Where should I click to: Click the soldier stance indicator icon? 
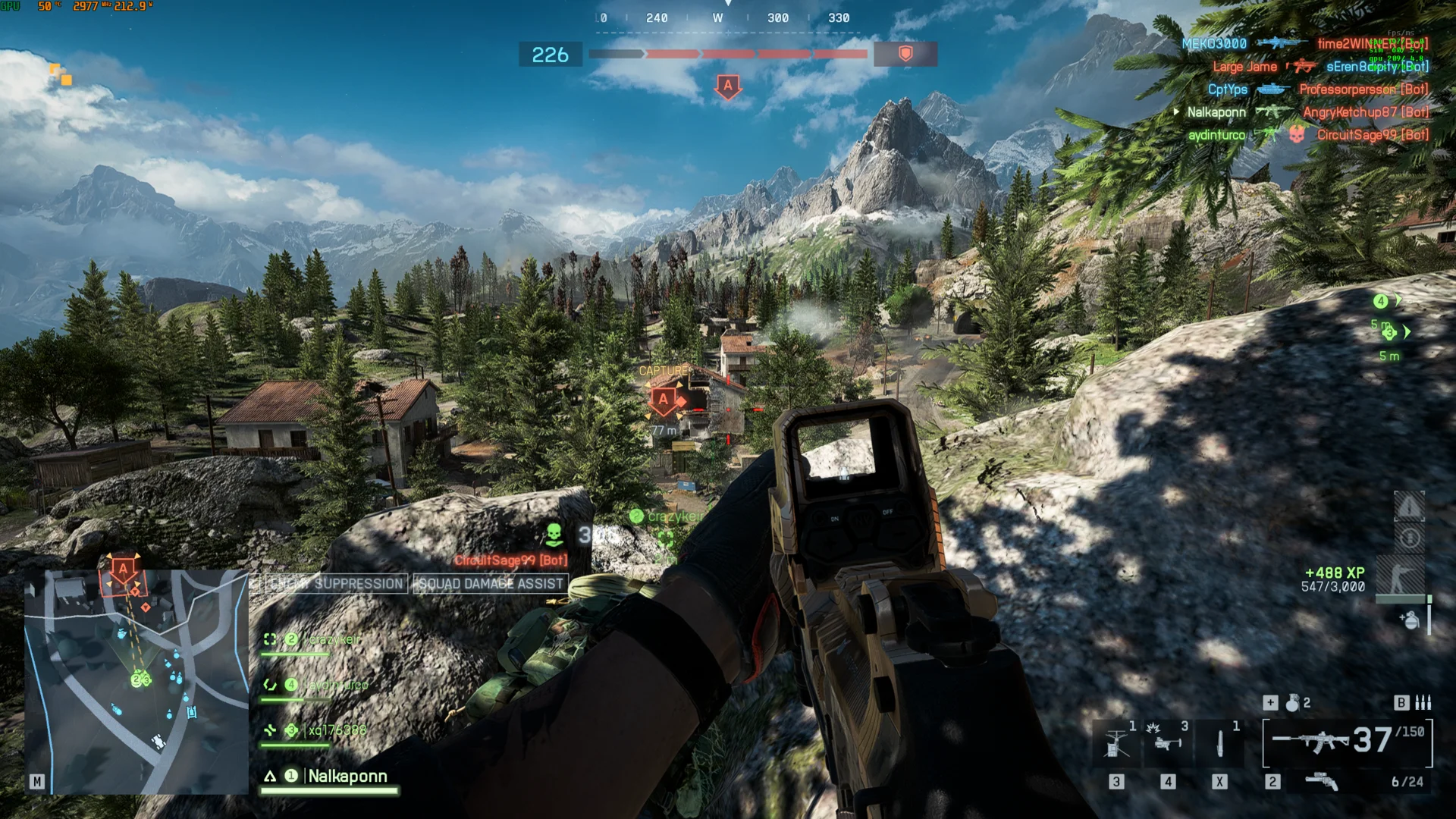click(x=1401, y=576)
